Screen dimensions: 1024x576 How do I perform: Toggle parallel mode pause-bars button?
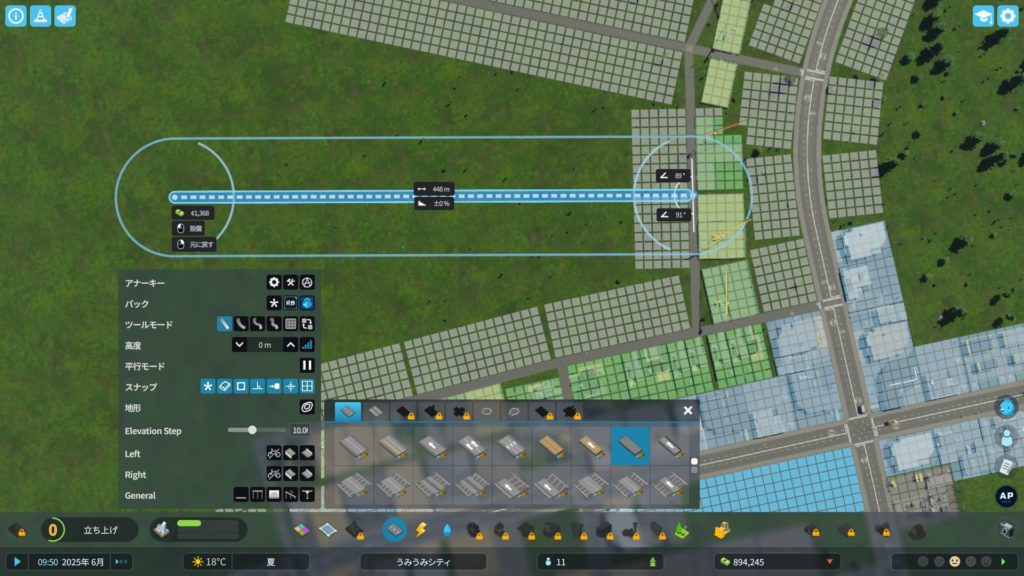click(x=307, y=366)
